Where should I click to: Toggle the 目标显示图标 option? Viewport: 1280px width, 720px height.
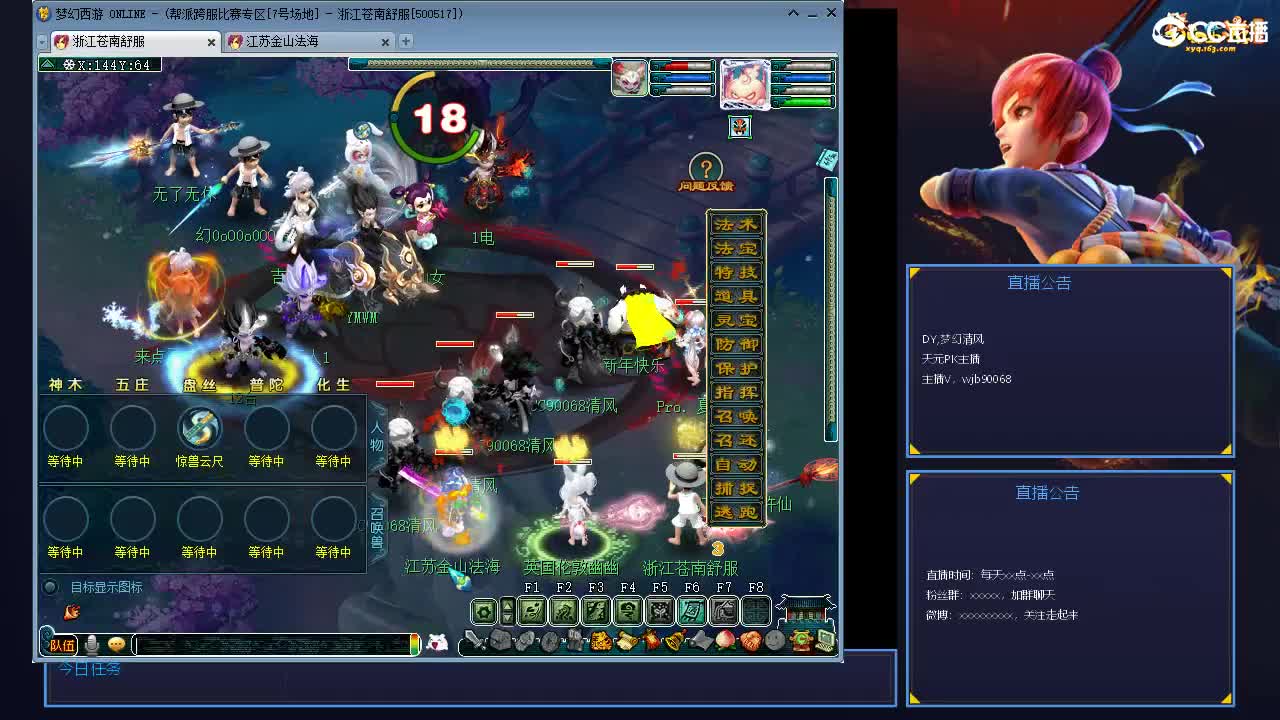click(50, 587)
